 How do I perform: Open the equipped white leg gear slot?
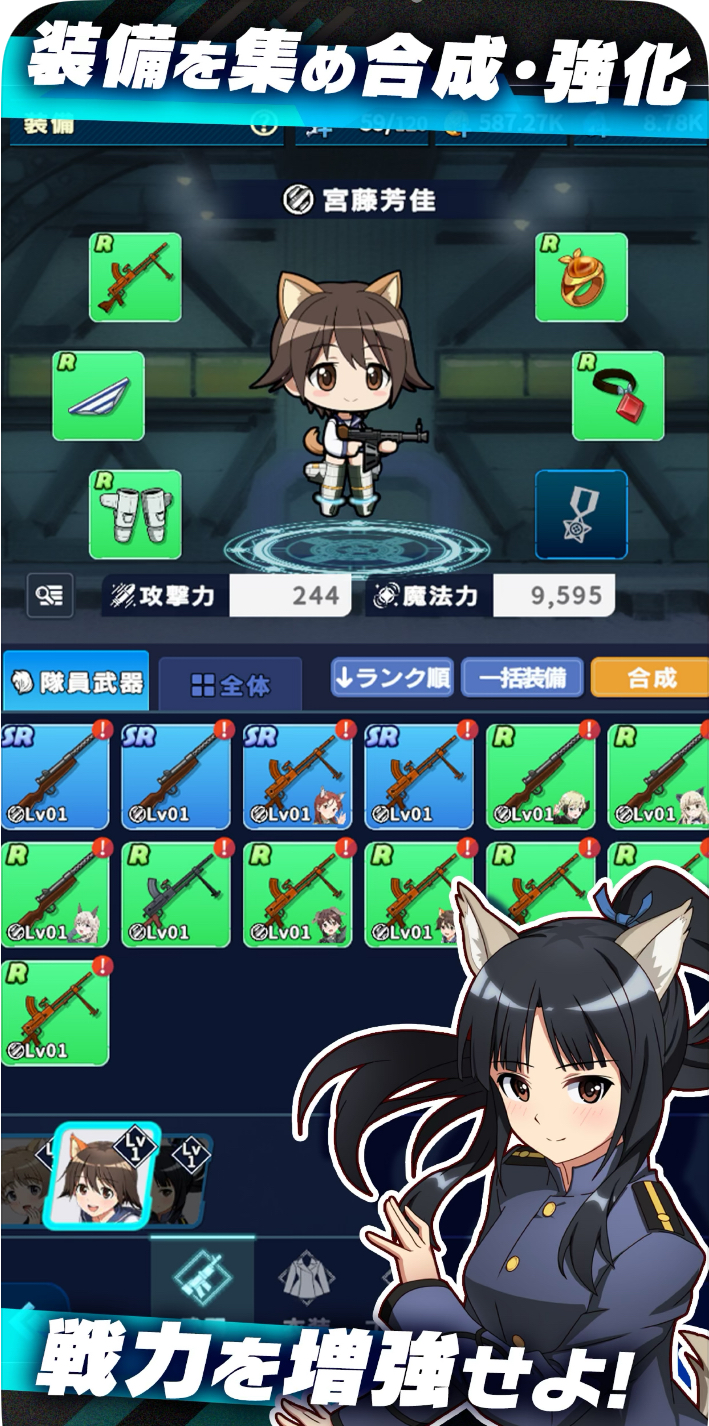pos(135,514)
